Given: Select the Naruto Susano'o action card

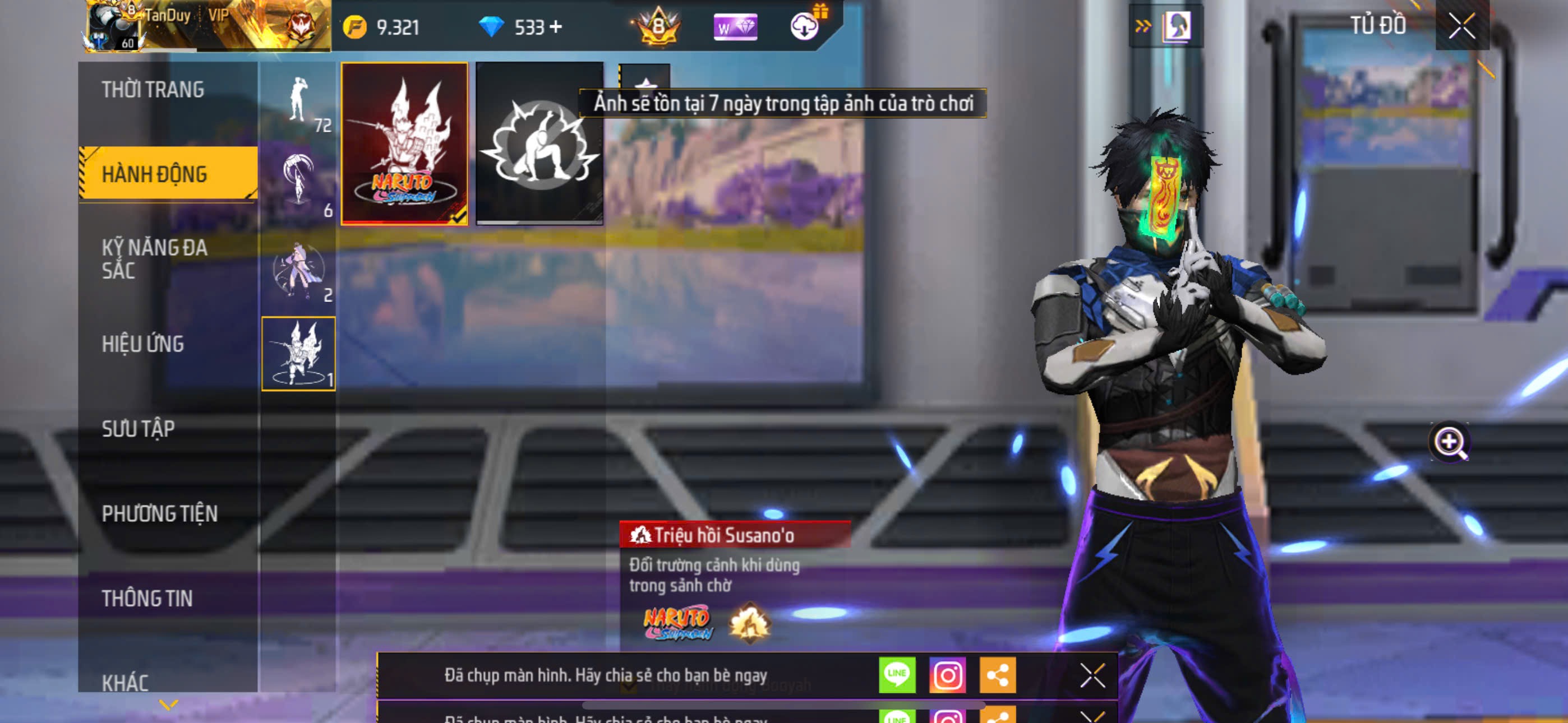Looking at the screenshot, I should [x=404, y=143].
